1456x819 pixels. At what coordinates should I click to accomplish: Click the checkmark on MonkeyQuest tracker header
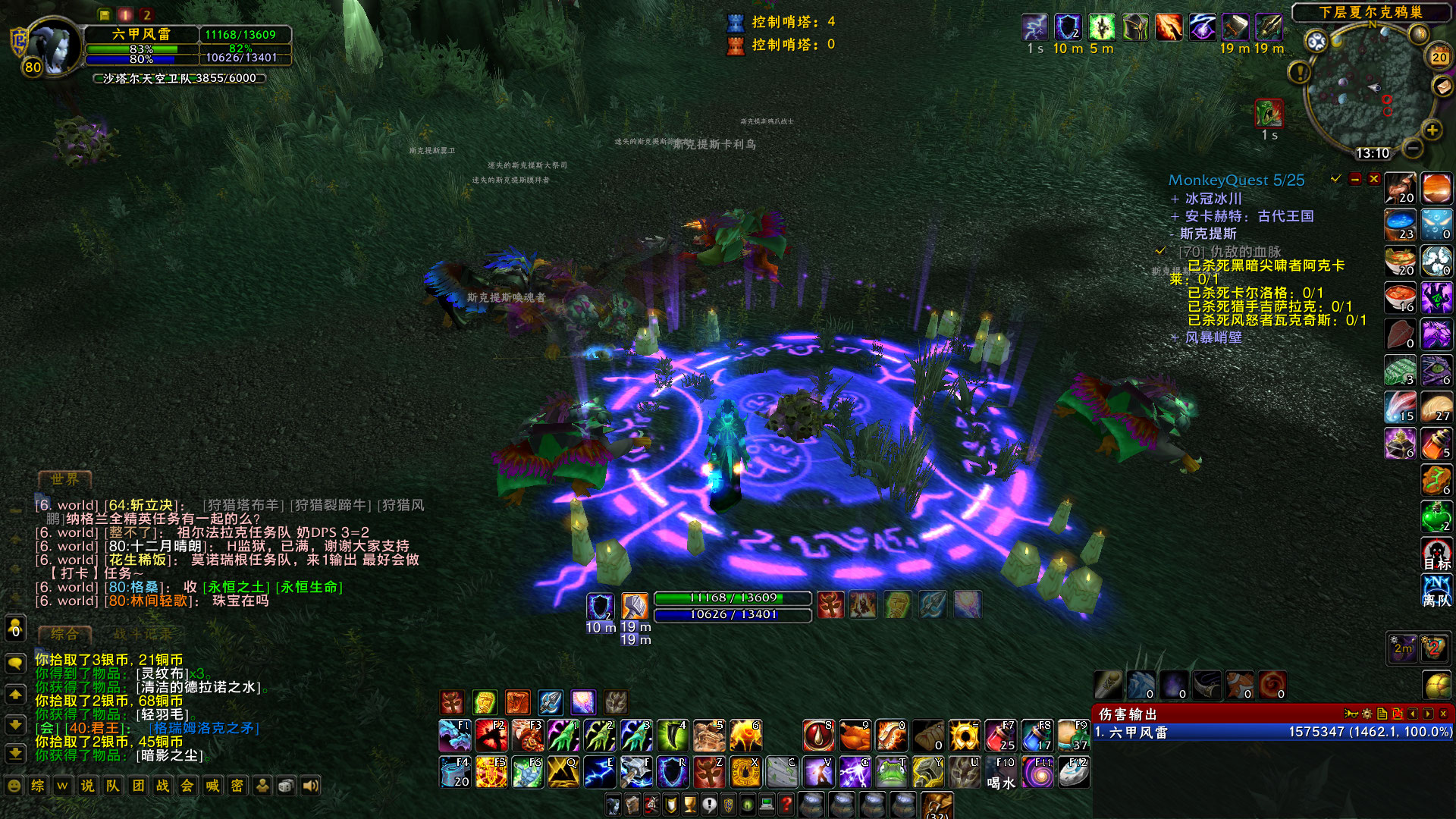[1335, 180]
